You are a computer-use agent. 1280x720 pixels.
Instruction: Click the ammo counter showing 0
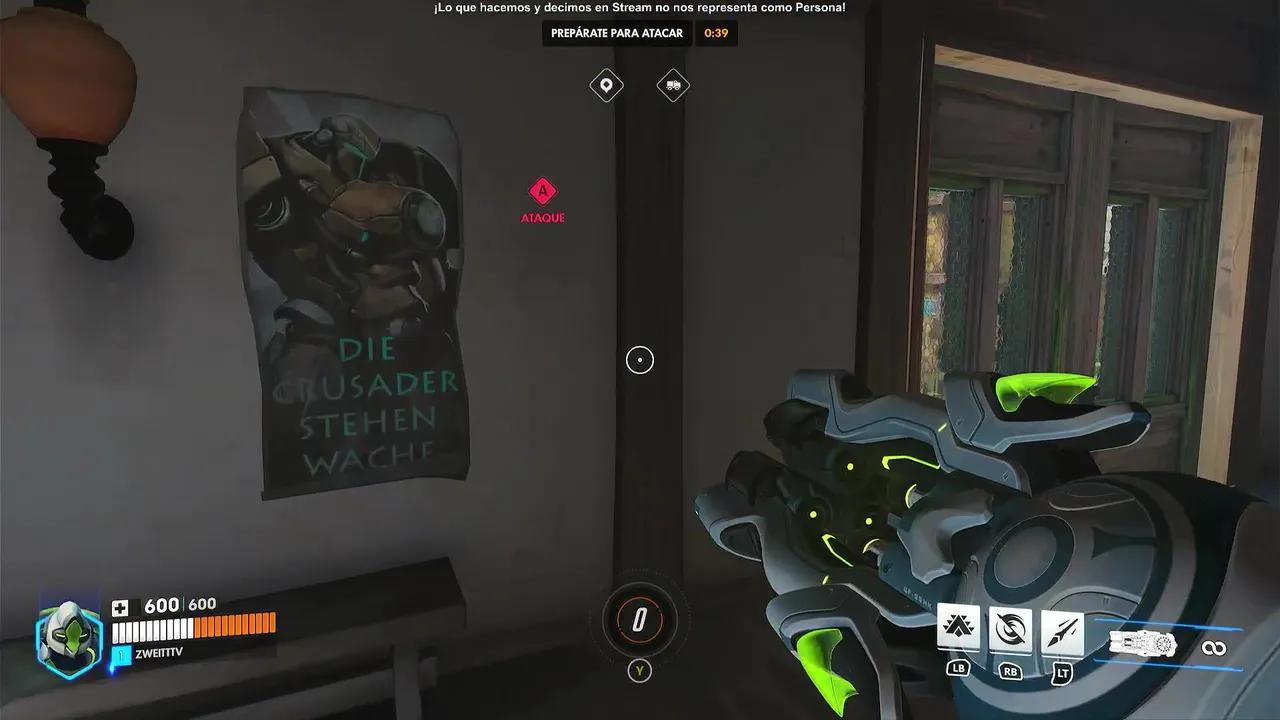click(x=639, y=620)
